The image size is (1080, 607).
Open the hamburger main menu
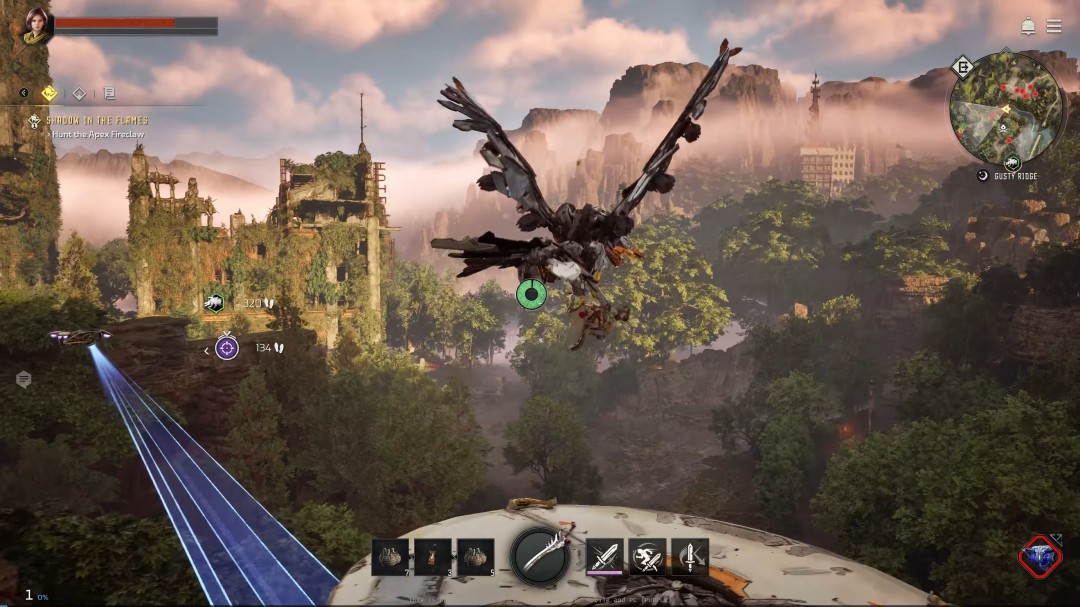pyautogui.click(x=1054, y=26)
